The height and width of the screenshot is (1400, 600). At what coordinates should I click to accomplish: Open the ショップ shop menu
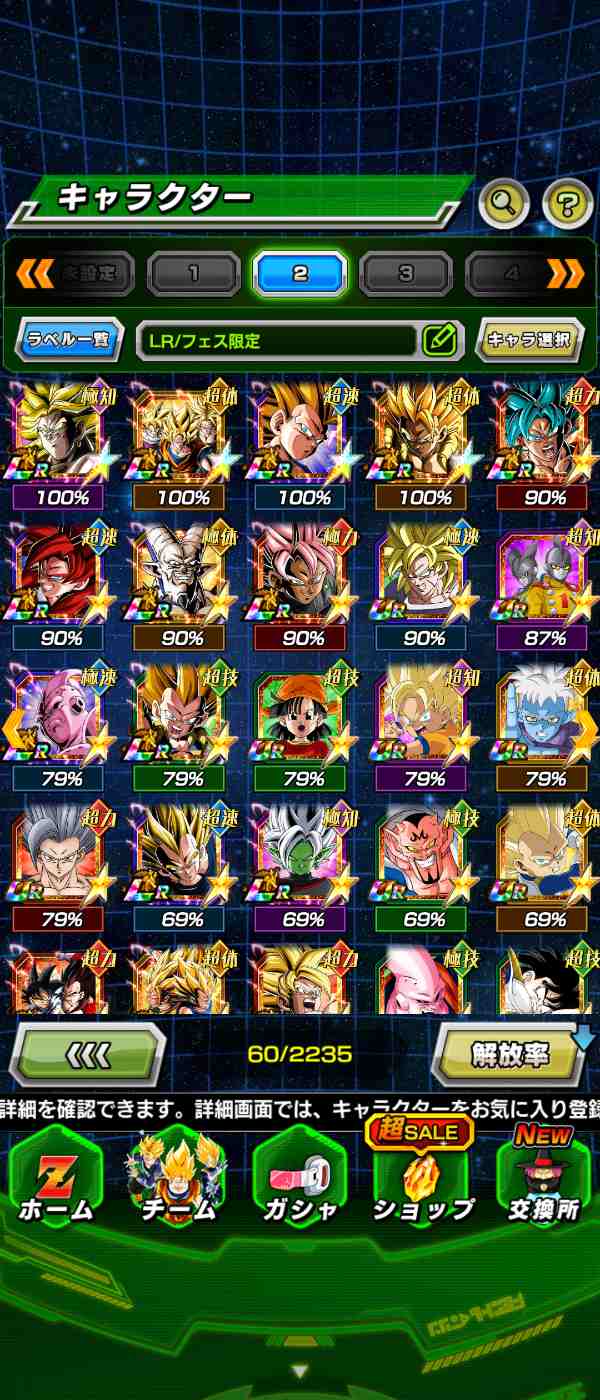click(422, 1178)
